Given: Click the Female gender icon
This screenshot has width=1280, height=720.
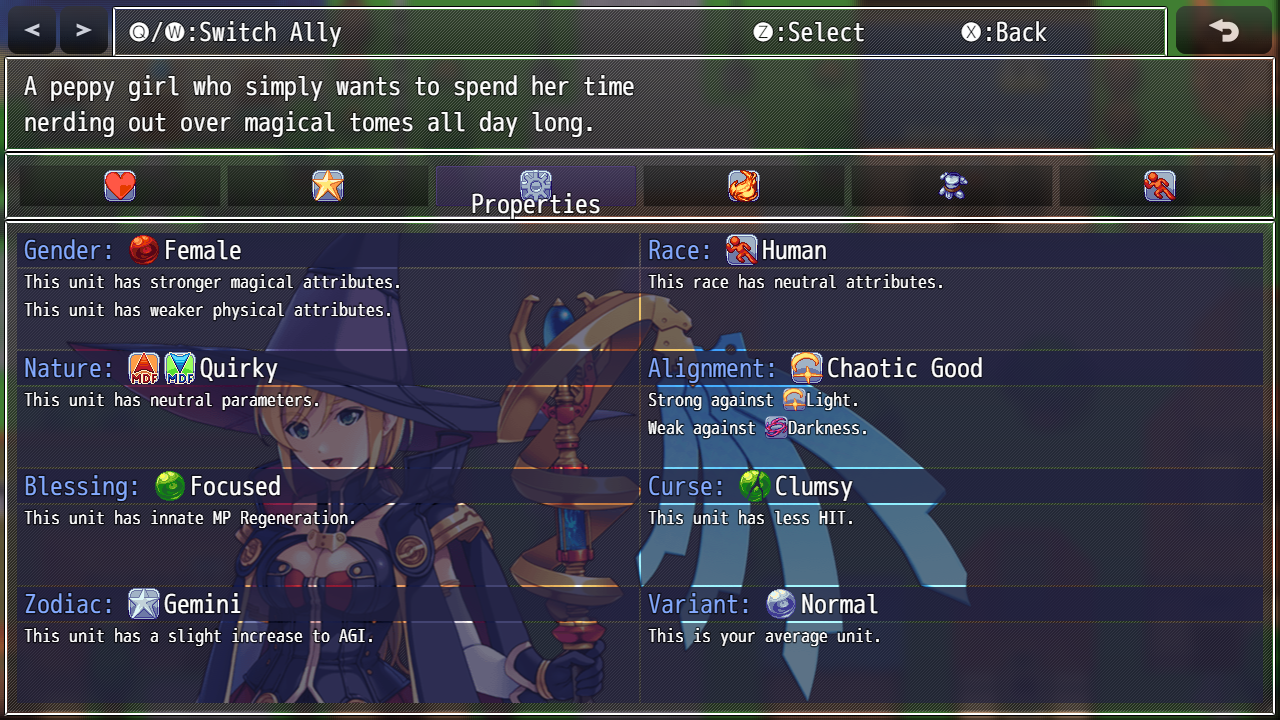Looking at the screenshot, I should [x=143, y=250].
